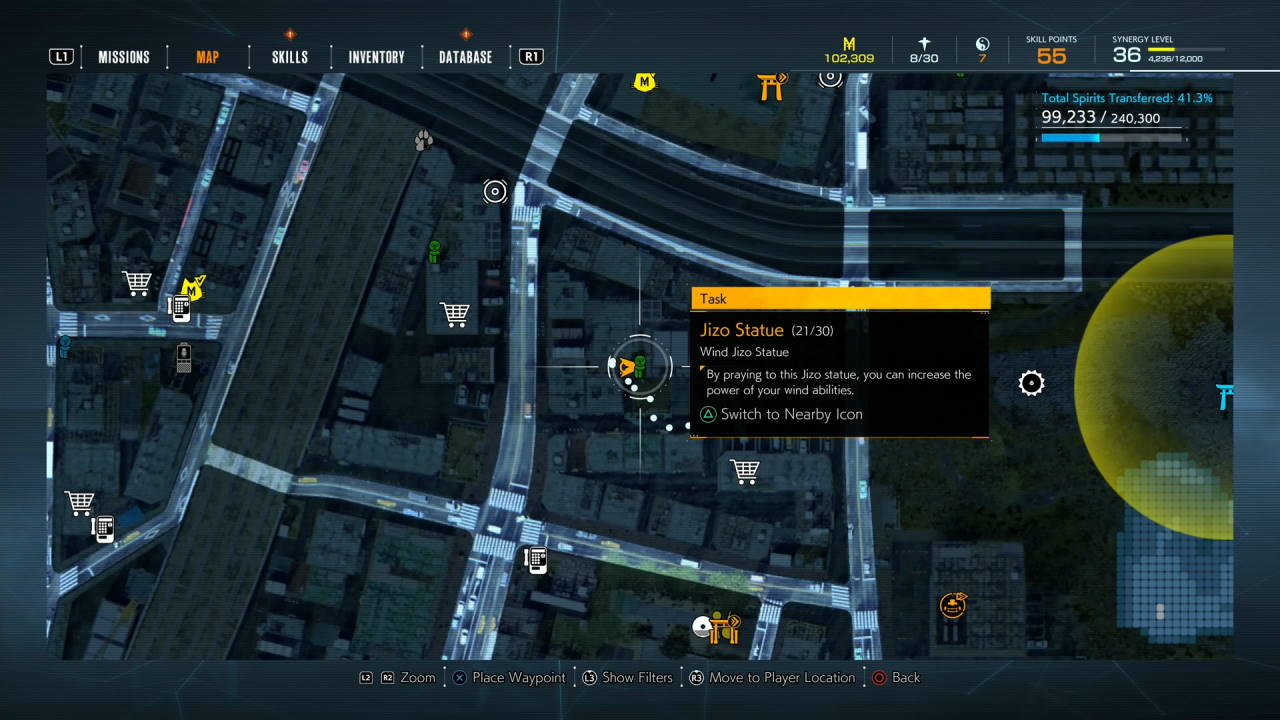Click the spirit globe counter in the top bar
The width and height of the screenshot is (1280, 720).
(x=982, y=46)
